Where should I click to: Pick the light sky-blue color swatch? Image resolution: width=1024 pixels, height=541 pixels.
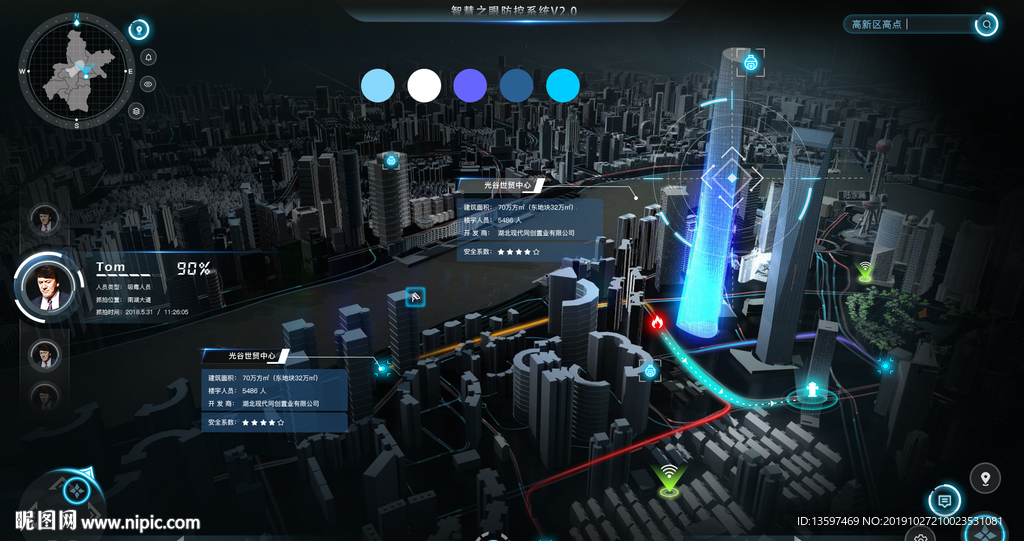[x=378, y=85]
